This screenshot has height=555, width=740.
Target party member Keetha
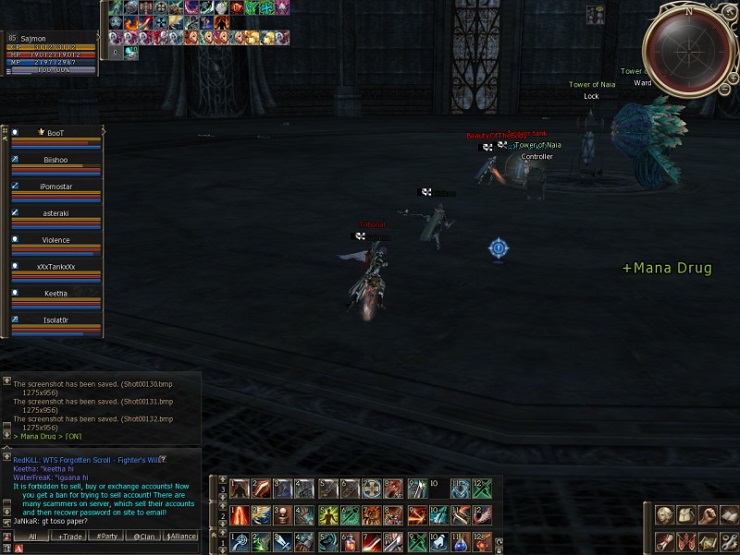point(56,294)
